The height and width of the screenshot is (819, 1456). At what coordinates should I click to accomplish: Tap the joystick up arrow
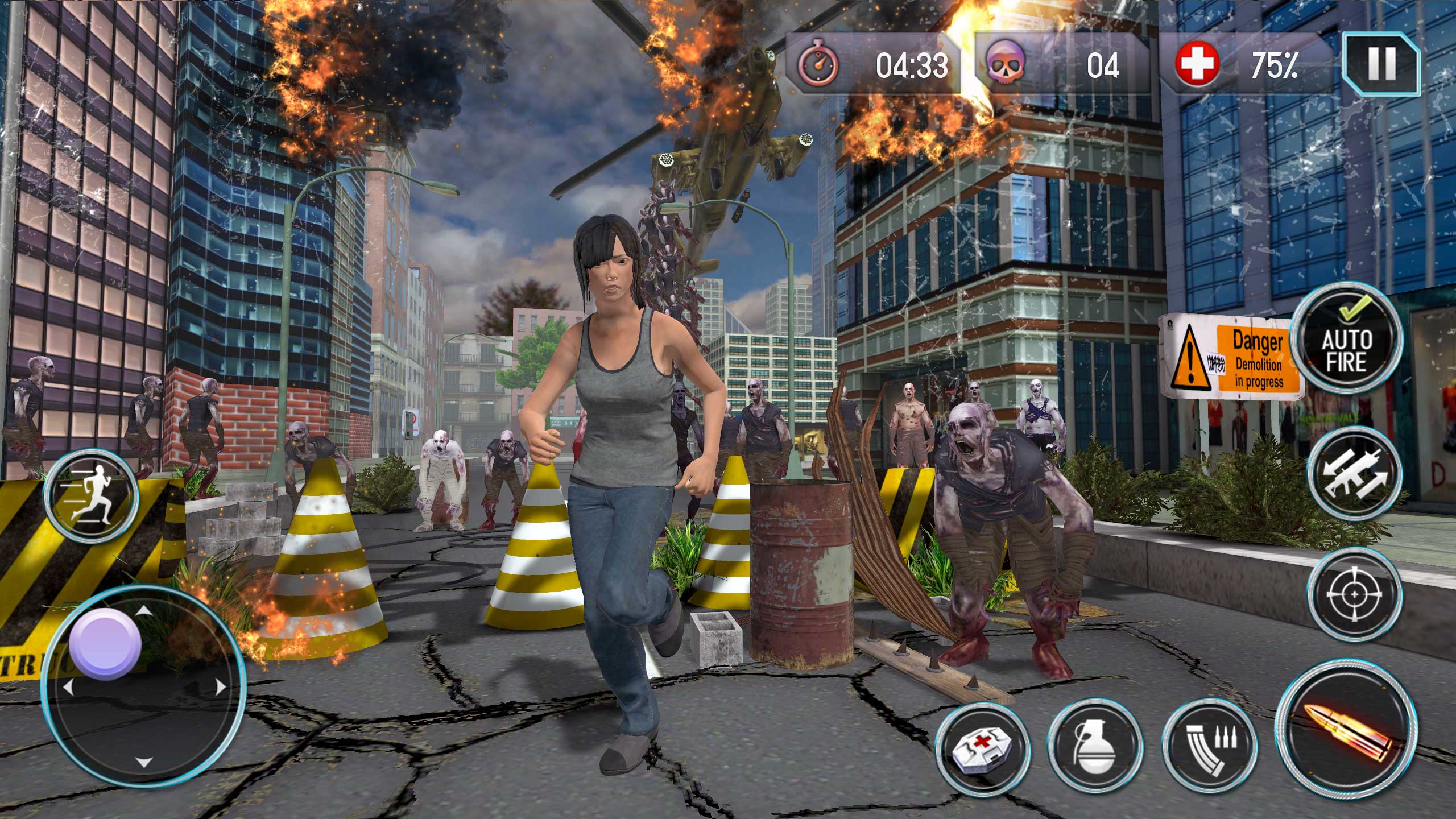tap(144, 611)
